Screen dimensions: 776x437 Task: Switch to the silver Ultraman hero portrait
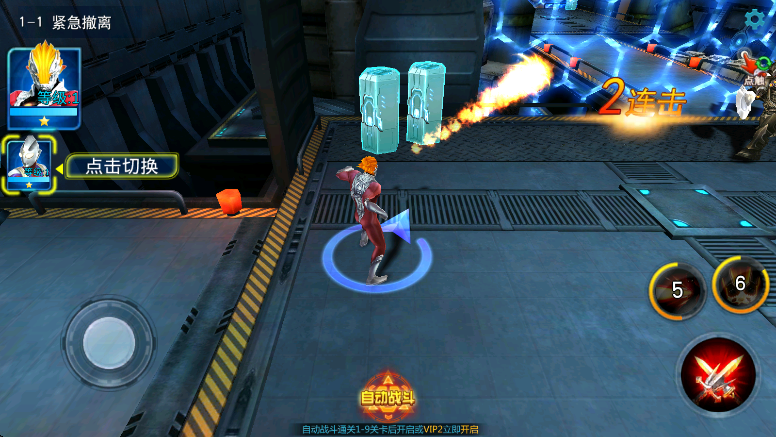click(29, 161)
